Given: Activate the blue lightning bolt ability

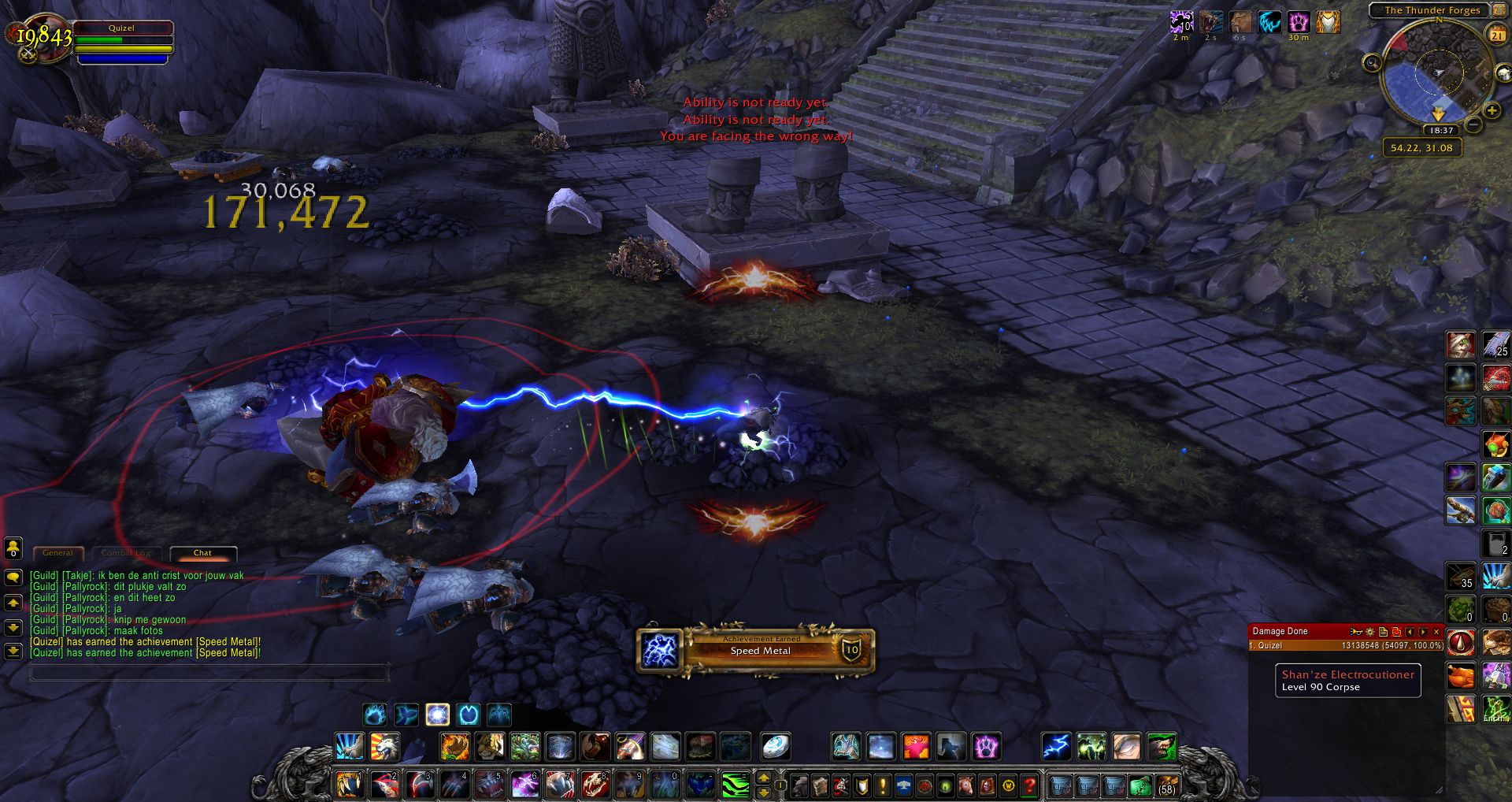Looking at the screenshot, I should (x=1056, y=746).
